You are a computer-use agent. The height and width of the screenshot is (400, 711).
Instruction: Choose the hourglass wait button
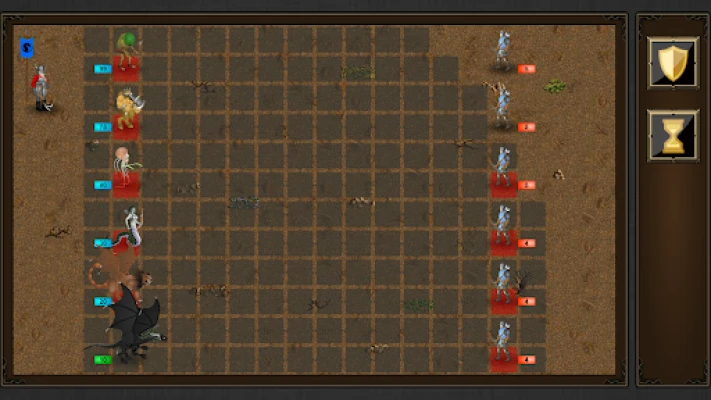click(672, 135)
